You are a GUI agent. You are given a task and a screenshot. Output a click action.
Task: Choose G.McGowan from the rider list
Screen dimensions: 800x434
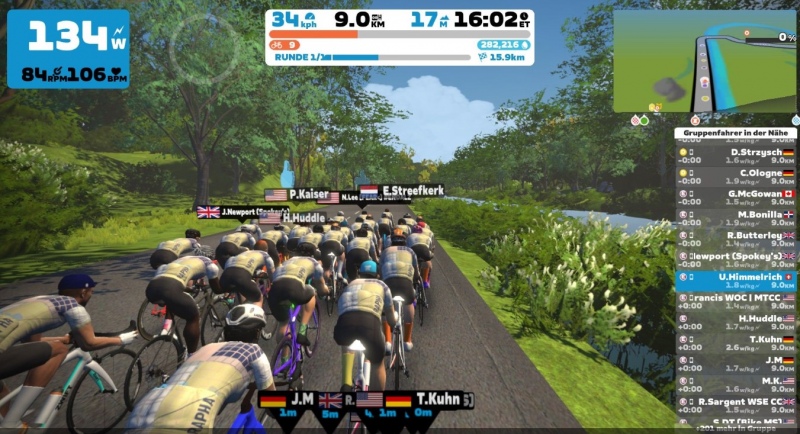[735, 196]
